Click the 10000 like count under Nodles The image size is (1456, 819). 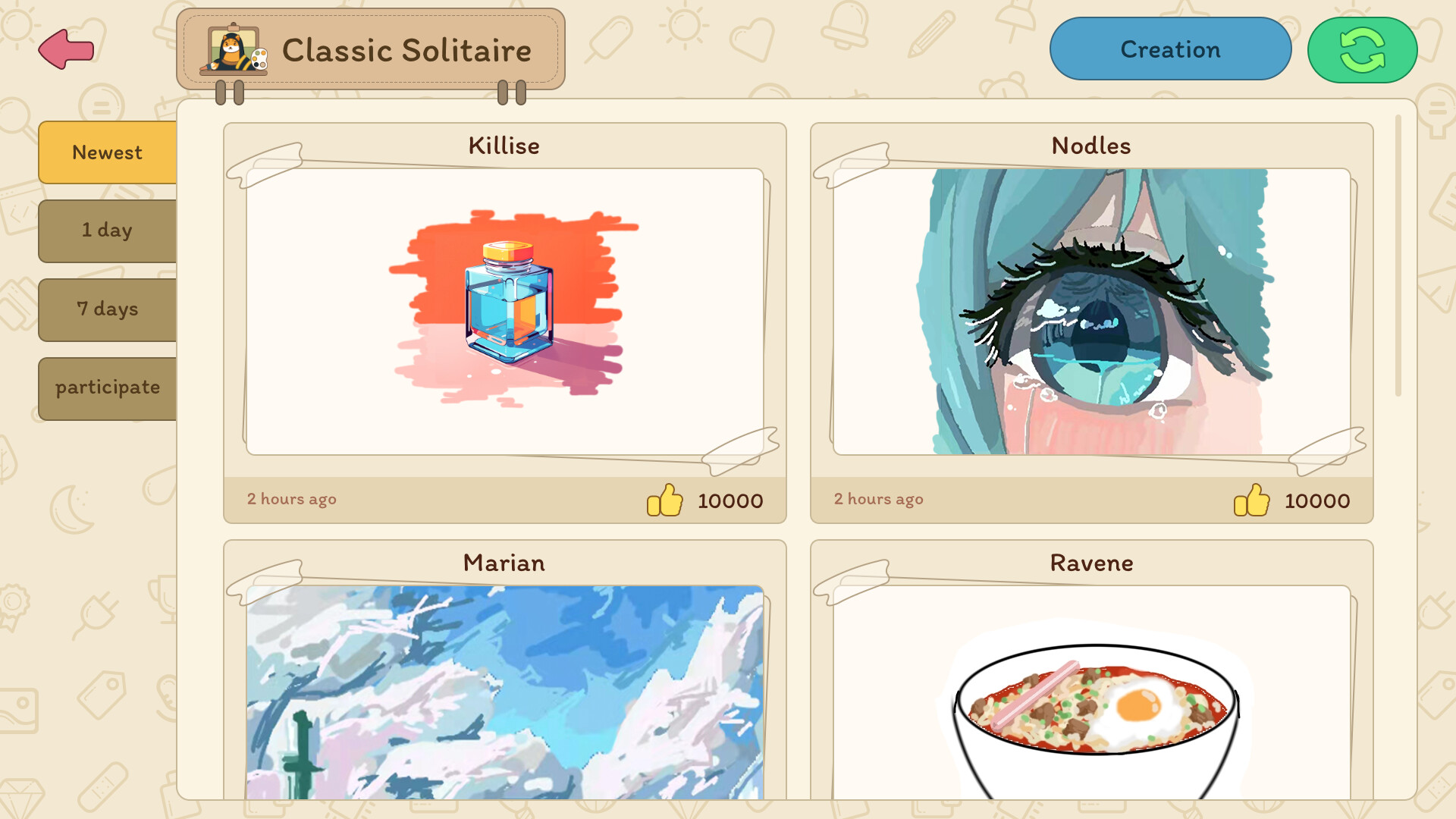pos(1316,500)
